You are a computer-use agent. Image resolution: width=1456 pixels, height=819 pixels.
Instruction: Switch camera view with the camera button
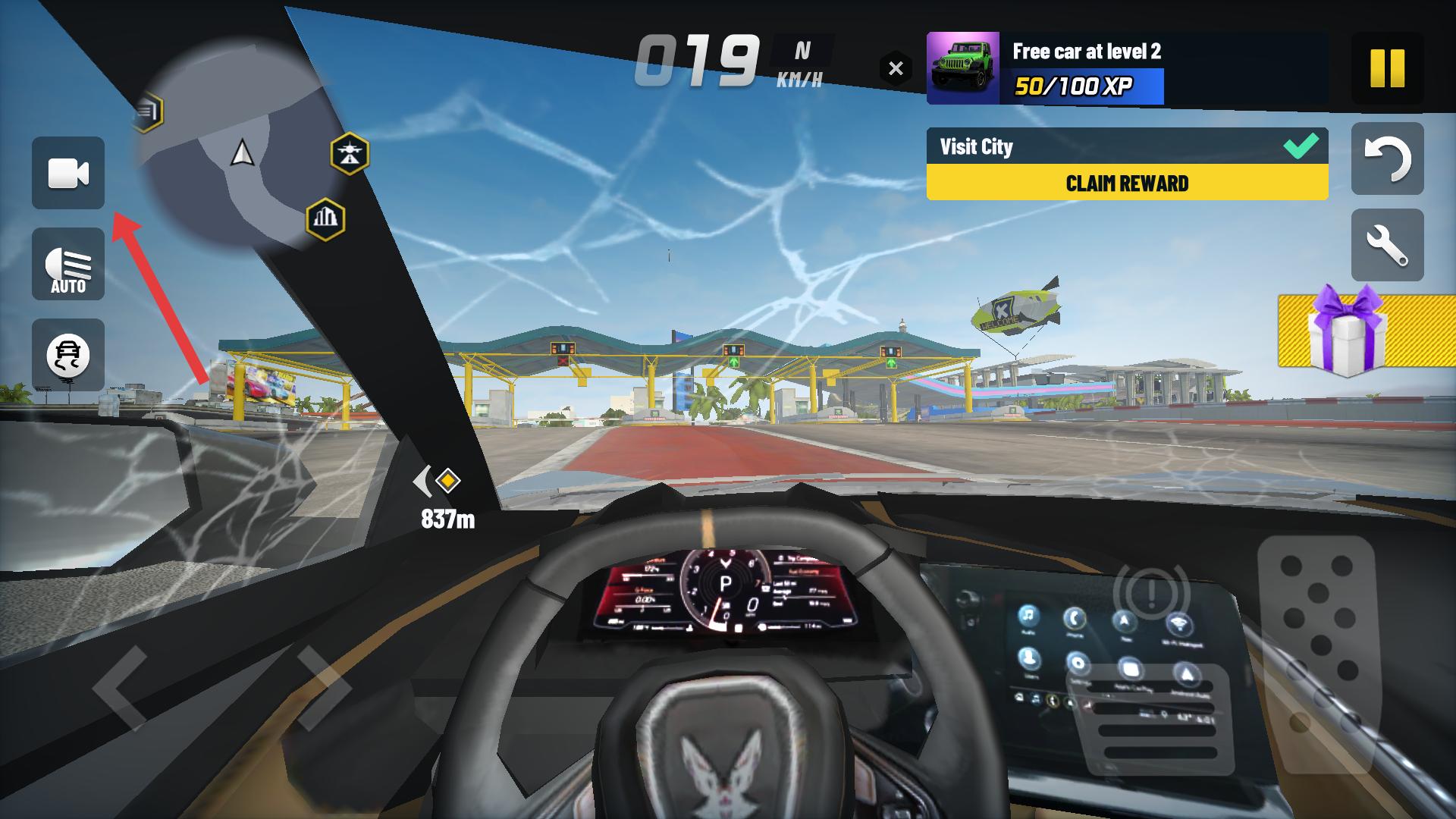coord(68,173)
